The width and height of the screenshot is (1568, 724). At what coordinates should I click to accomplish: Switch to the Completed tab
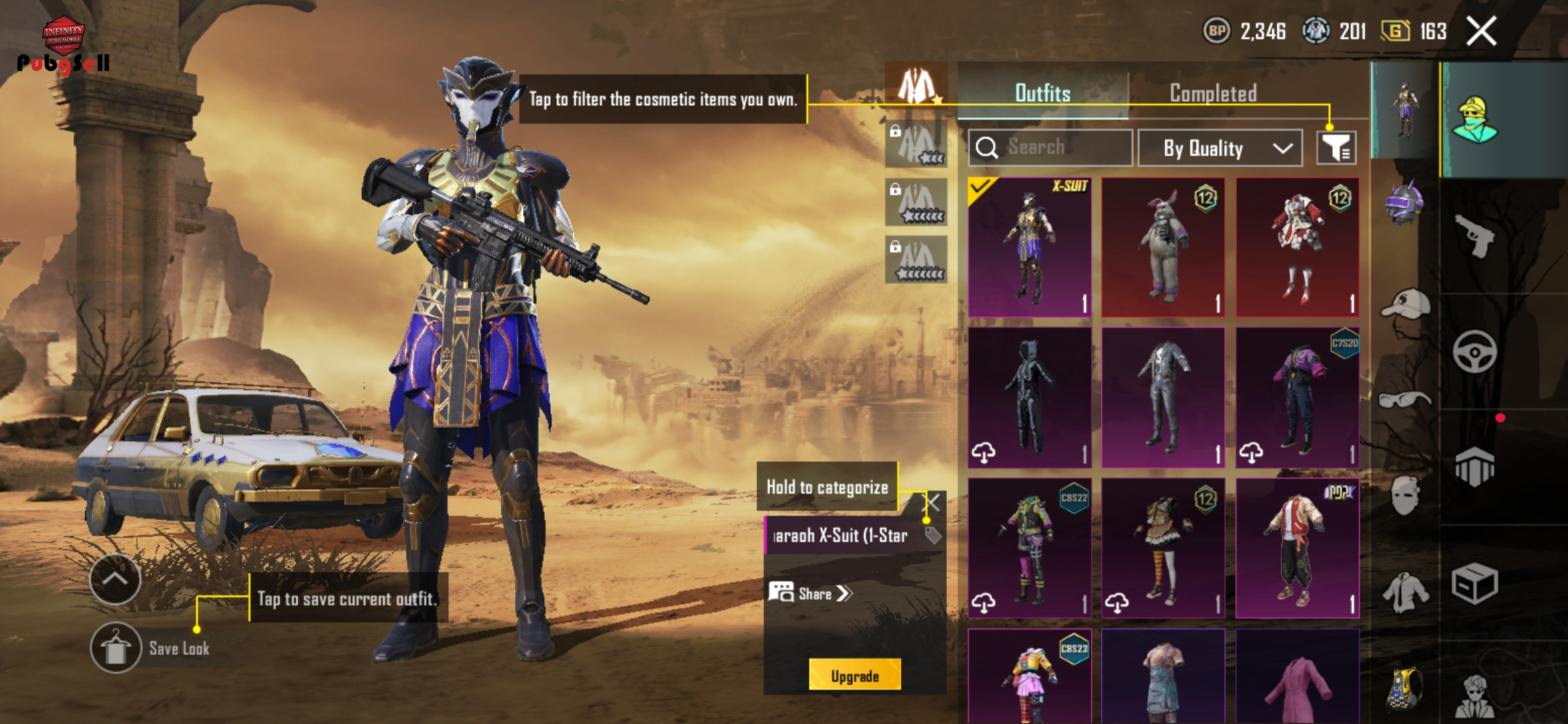(1213, 93)
